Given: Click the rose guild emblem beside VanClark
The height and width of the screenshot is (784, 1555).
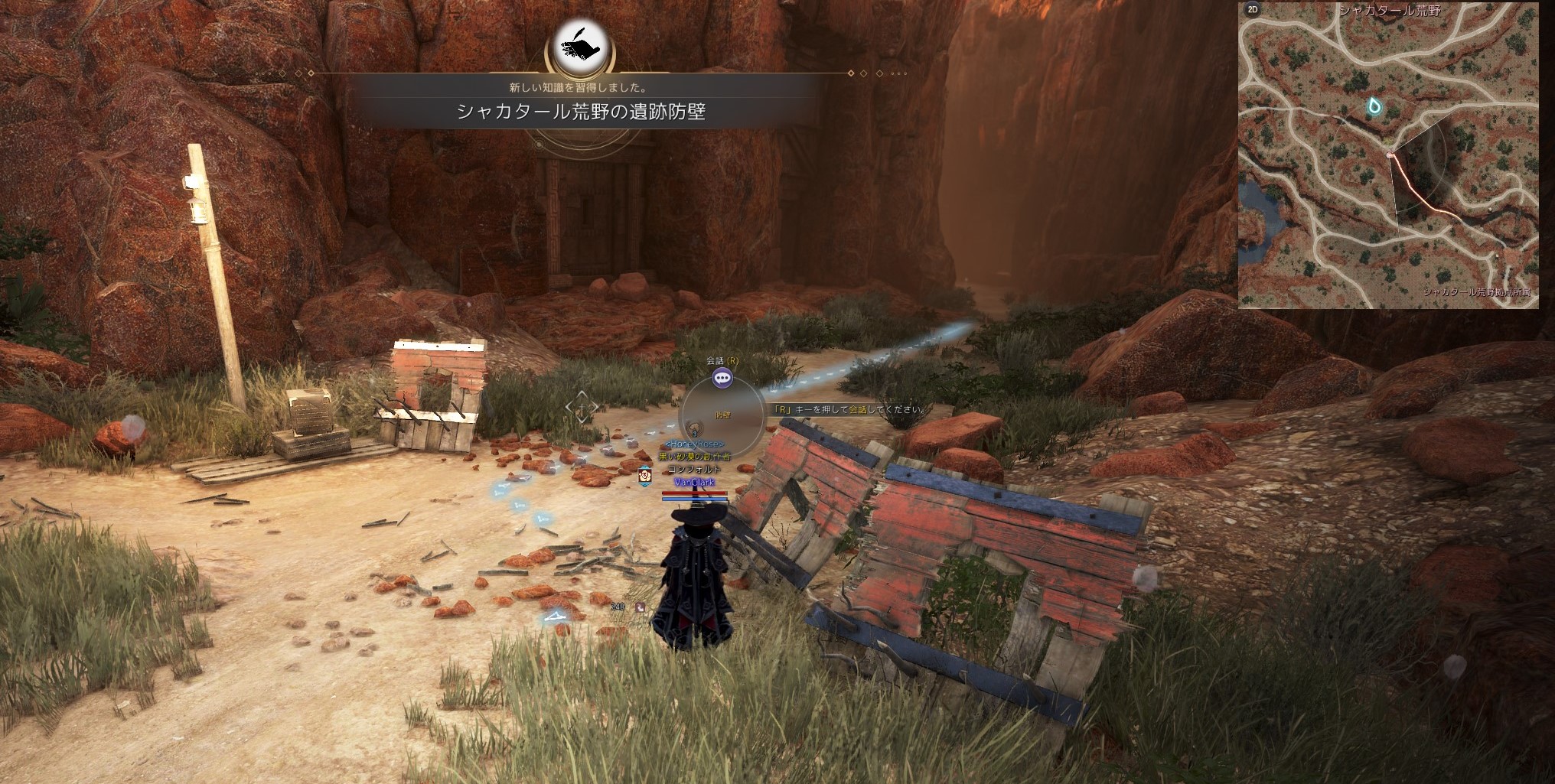Looking at the screenshot, I should pos(644,475).
